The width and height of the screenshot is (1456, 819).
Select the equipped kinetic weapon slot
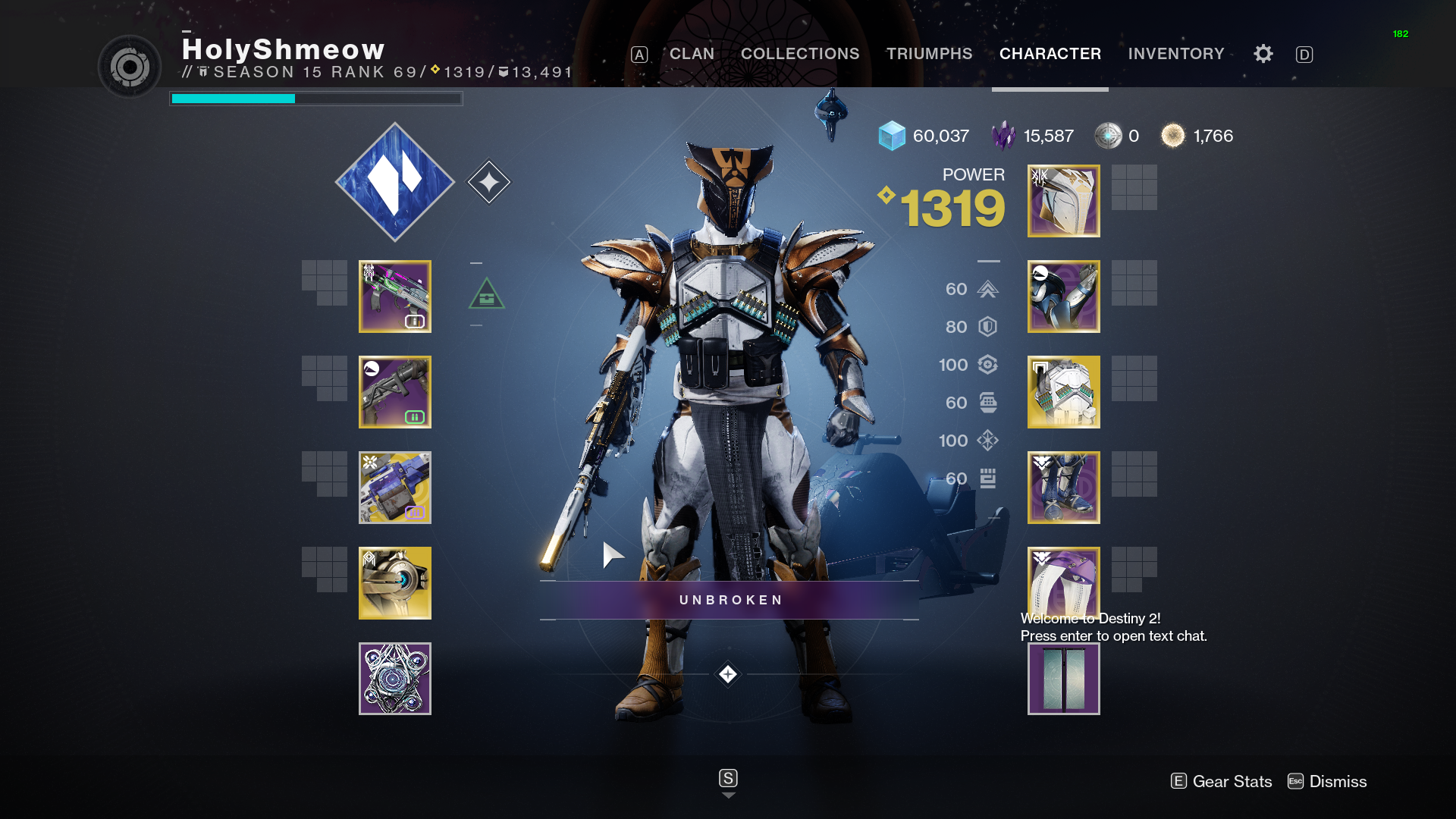click(x=394, y=296)
